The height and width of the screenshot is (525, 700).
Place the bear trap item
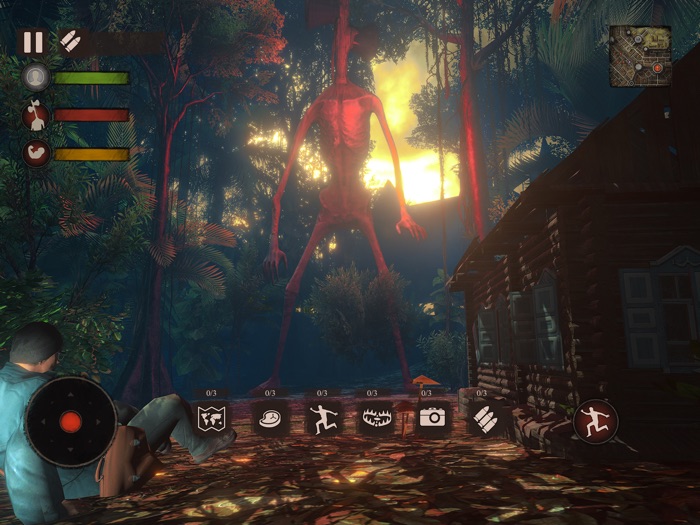tap(376, 417)
